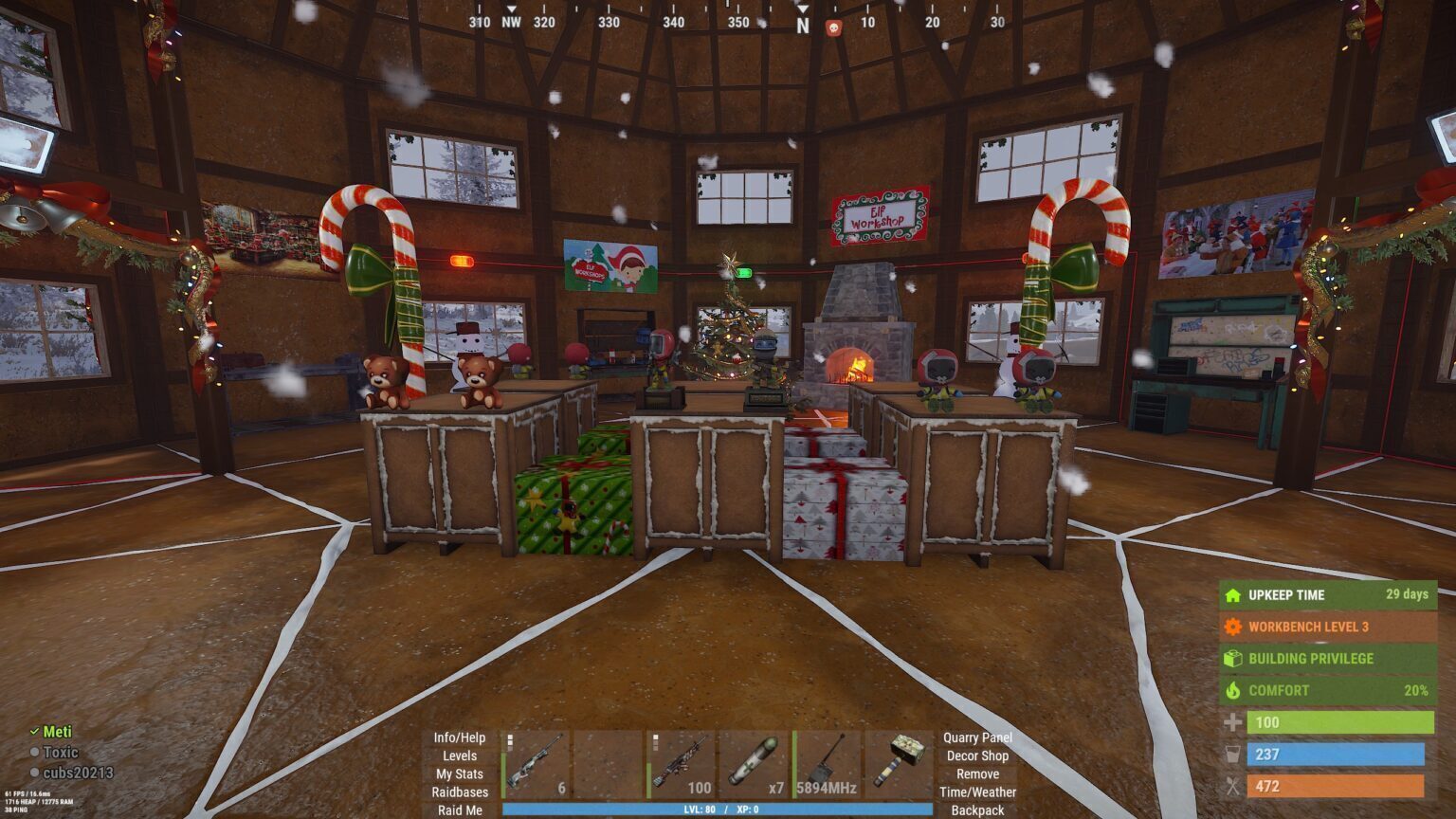Click the house icon next to Upkeep Time
This screenshot has height=819, width=1456.
point(1232,595)
